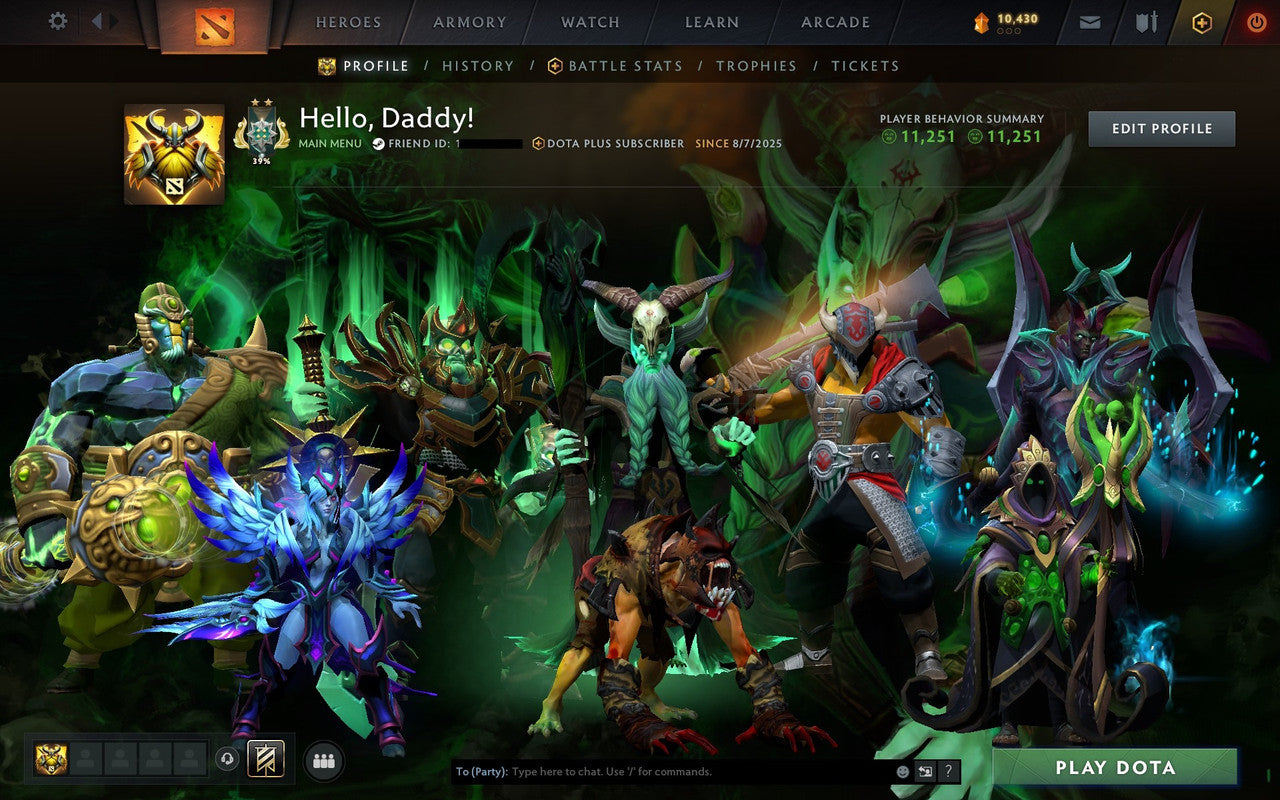Click the power logout button

(x=1256, y=21)
